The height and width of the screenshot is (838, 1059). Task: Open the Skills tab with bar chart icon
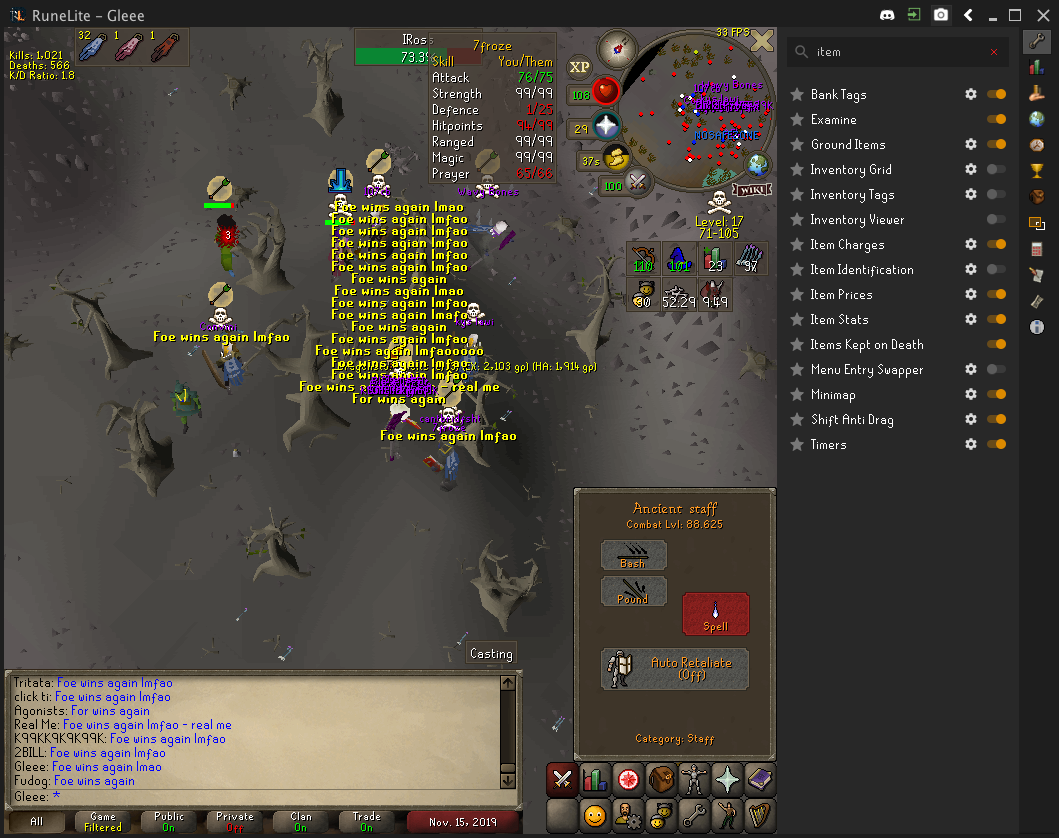coord(594,780)
